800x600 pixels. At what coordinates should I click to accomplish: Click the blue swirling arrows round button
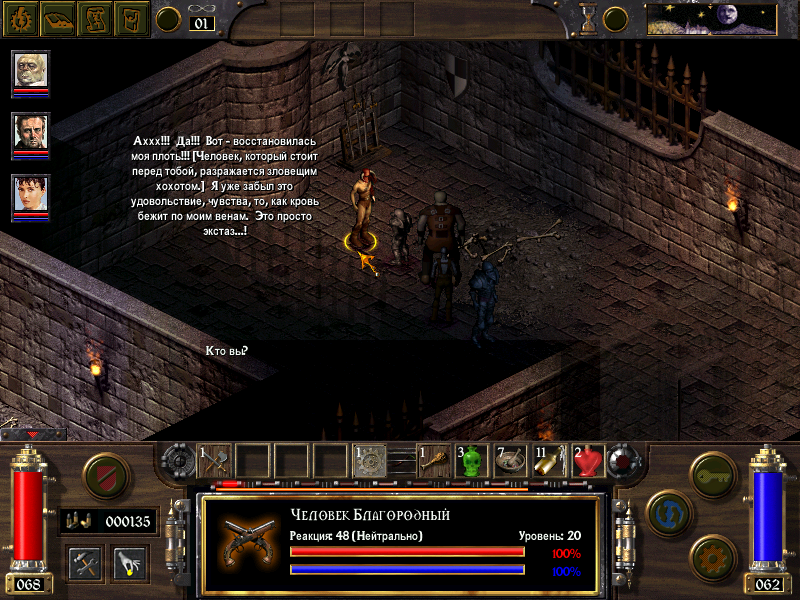pos(668,512)
